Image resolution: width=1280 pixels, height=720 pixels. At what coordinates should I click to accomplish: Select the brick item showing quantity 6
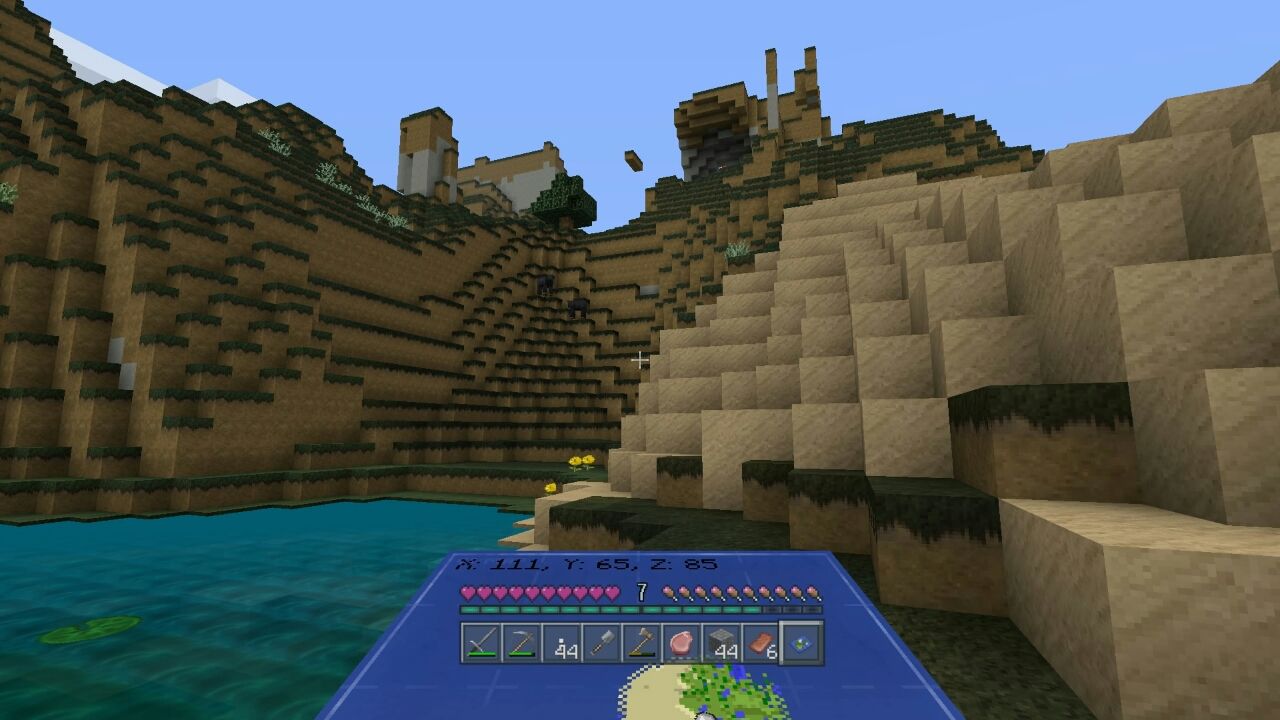760,643
